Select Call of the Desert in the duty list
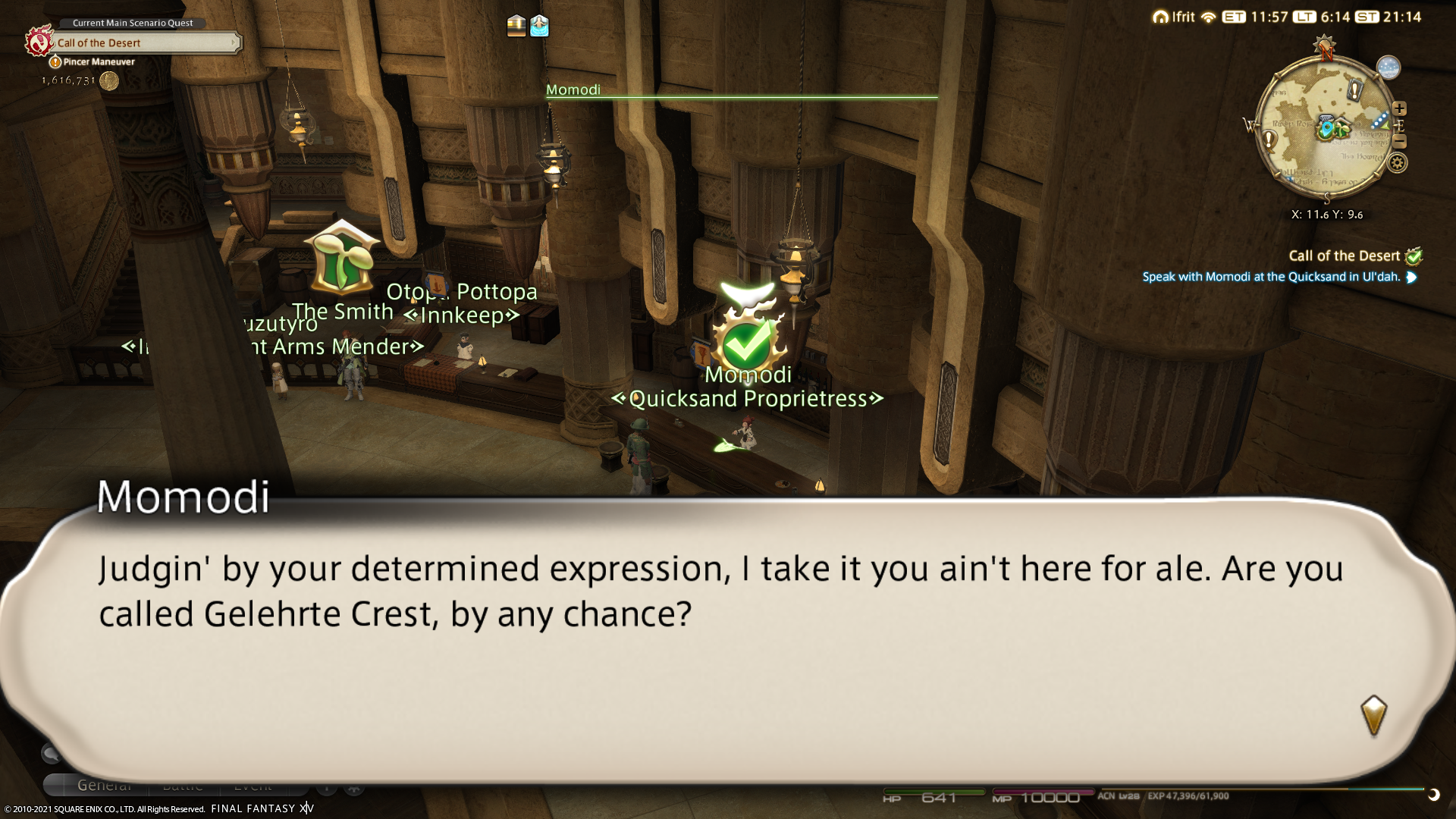Screen dimensions: 1456x819 (x=1344, y=256)
